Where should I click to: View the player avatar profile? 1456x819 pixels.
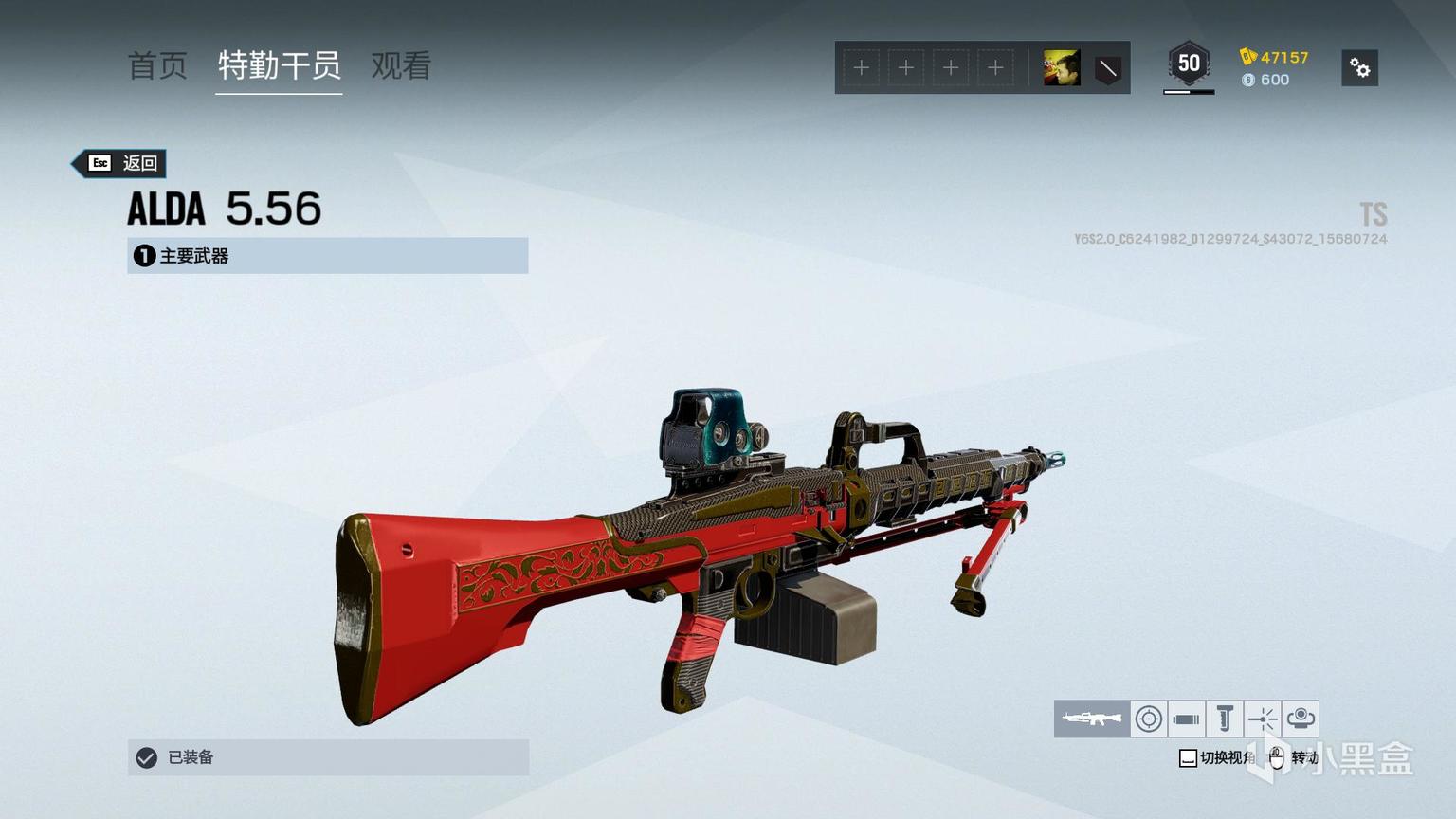click(1062, 68)
